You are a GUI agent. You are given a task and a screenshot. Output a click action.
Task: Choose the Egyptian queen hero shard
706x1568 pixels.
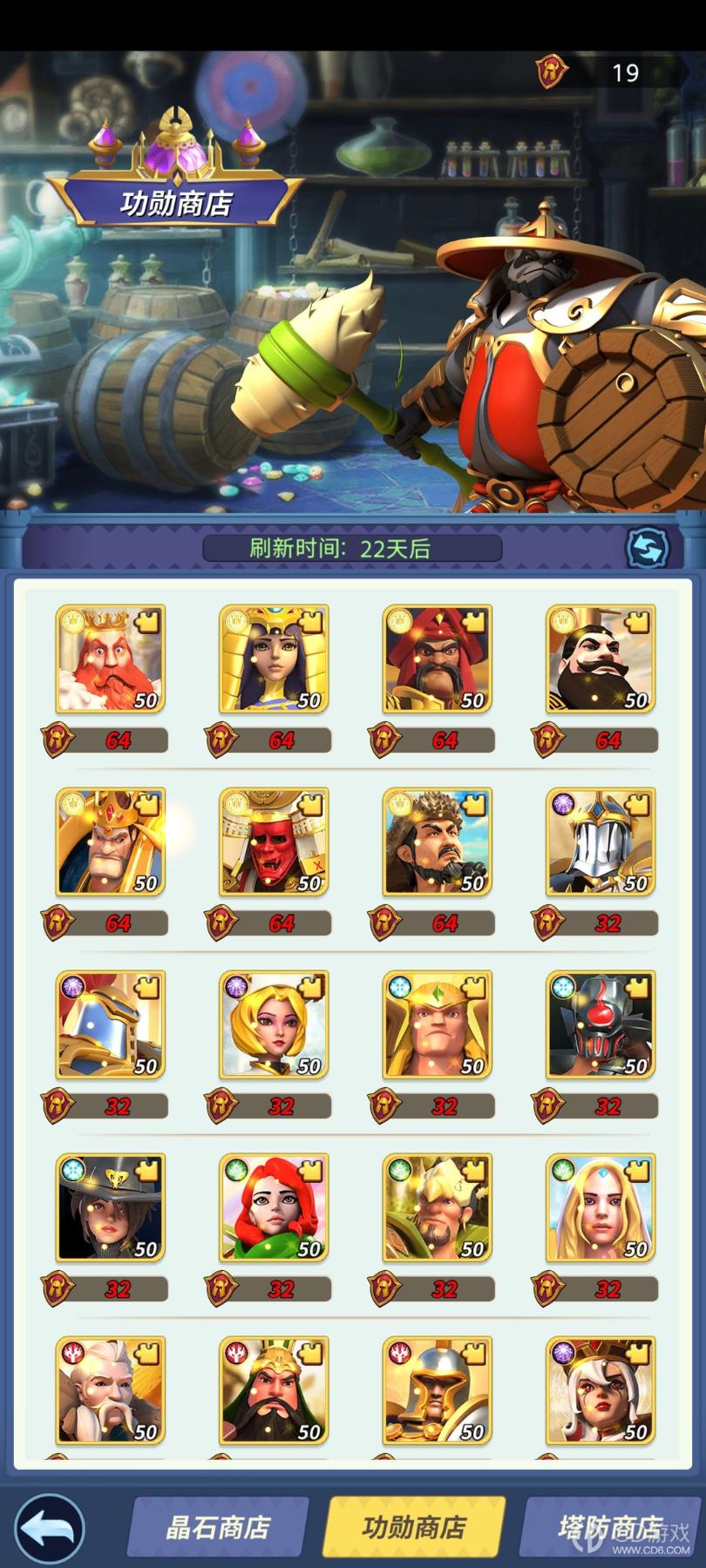(274, 659)
